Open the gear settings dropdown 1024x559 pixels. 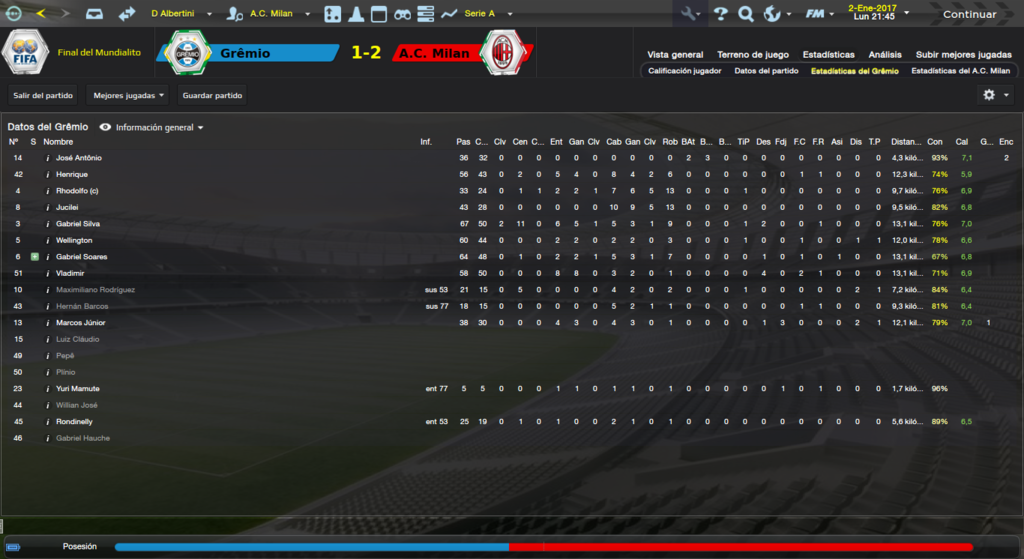pyautogui.click(x=995, y=95)
